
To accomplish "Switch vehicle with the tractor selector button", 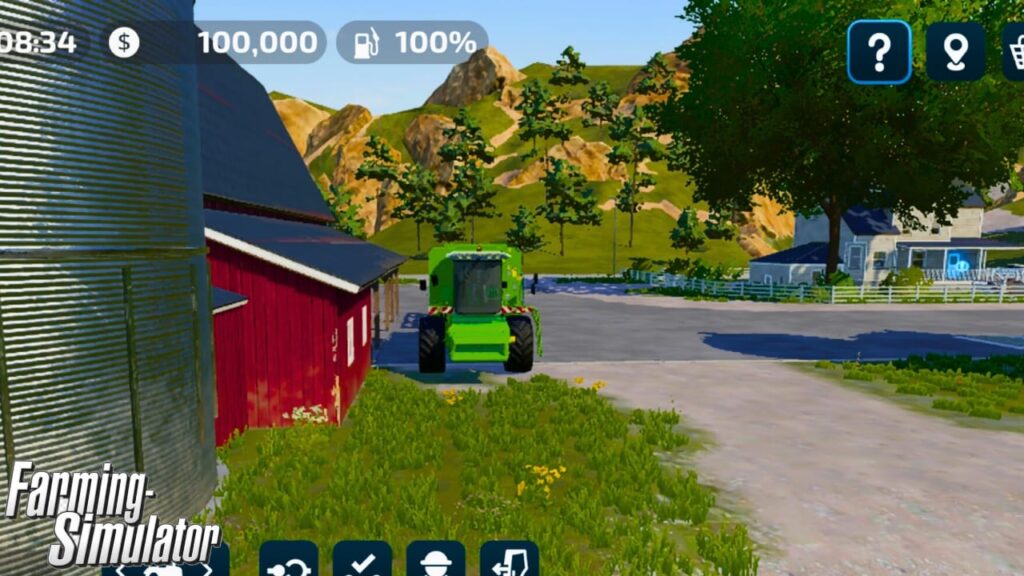I will (x=166, y=566).
